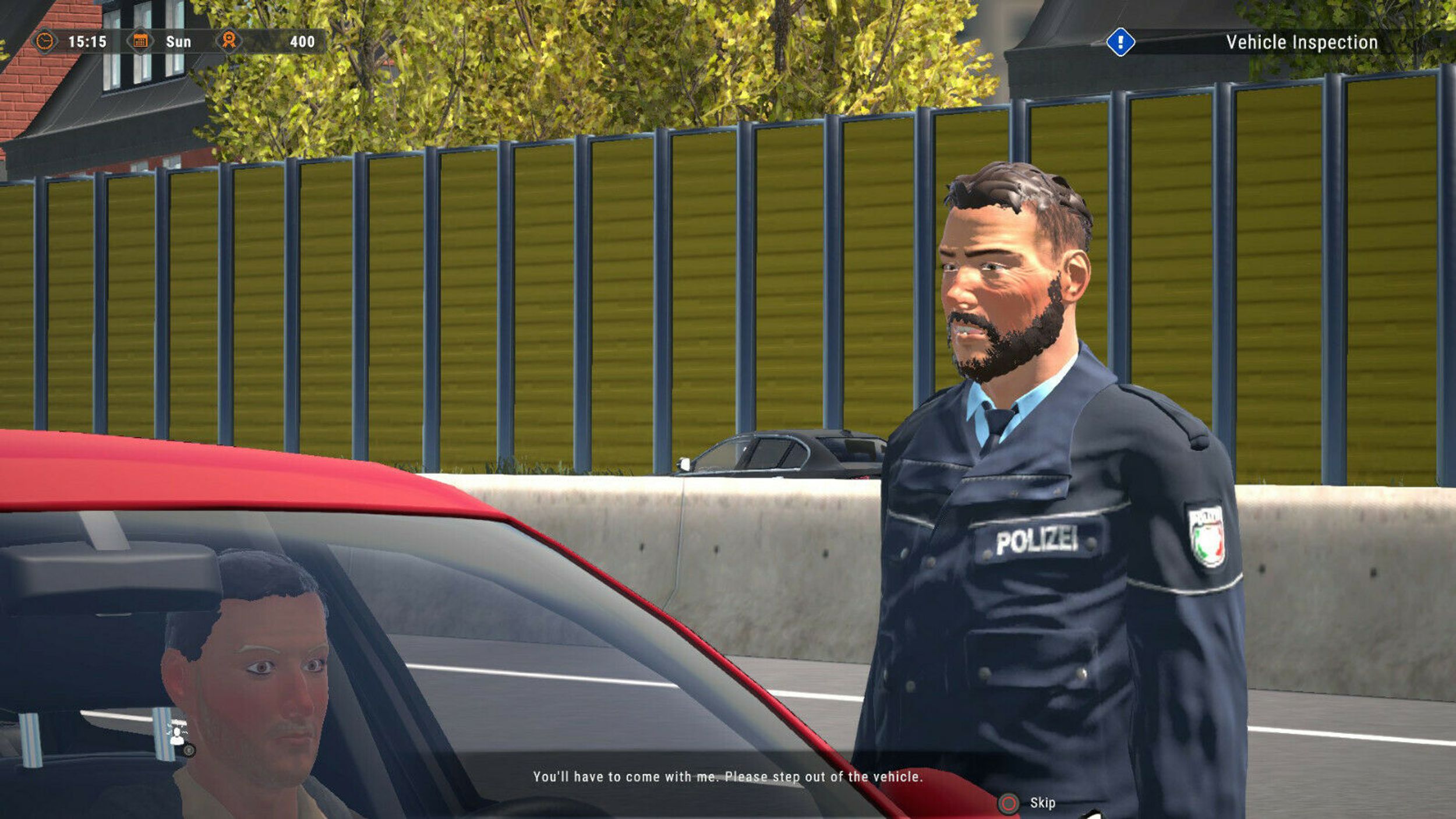
Task: Open the Vehicle Inspection objective label
Action: tap(1301, 42)
